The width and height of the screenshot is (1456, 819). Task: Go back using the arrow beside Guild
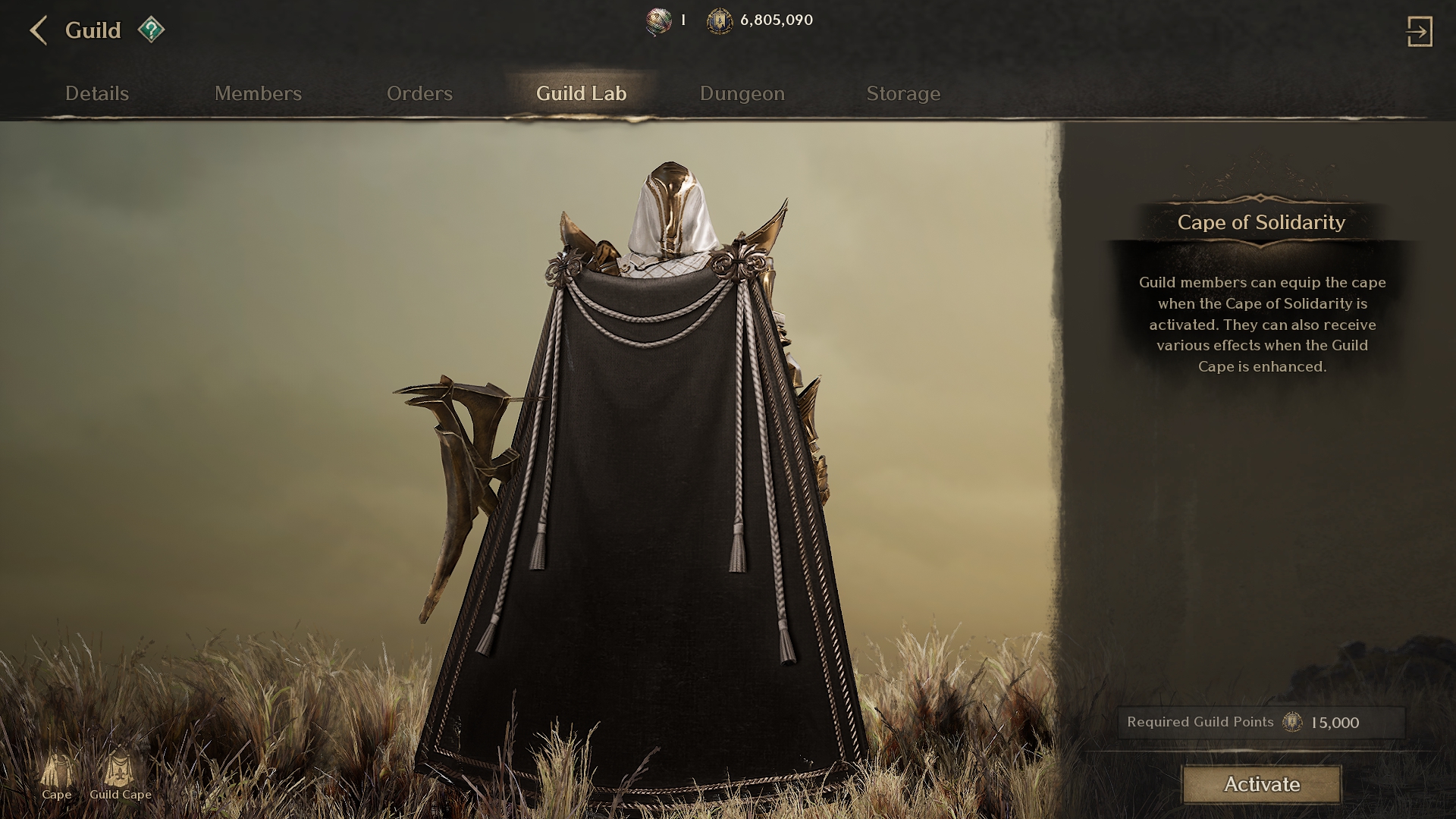(39, 31)
